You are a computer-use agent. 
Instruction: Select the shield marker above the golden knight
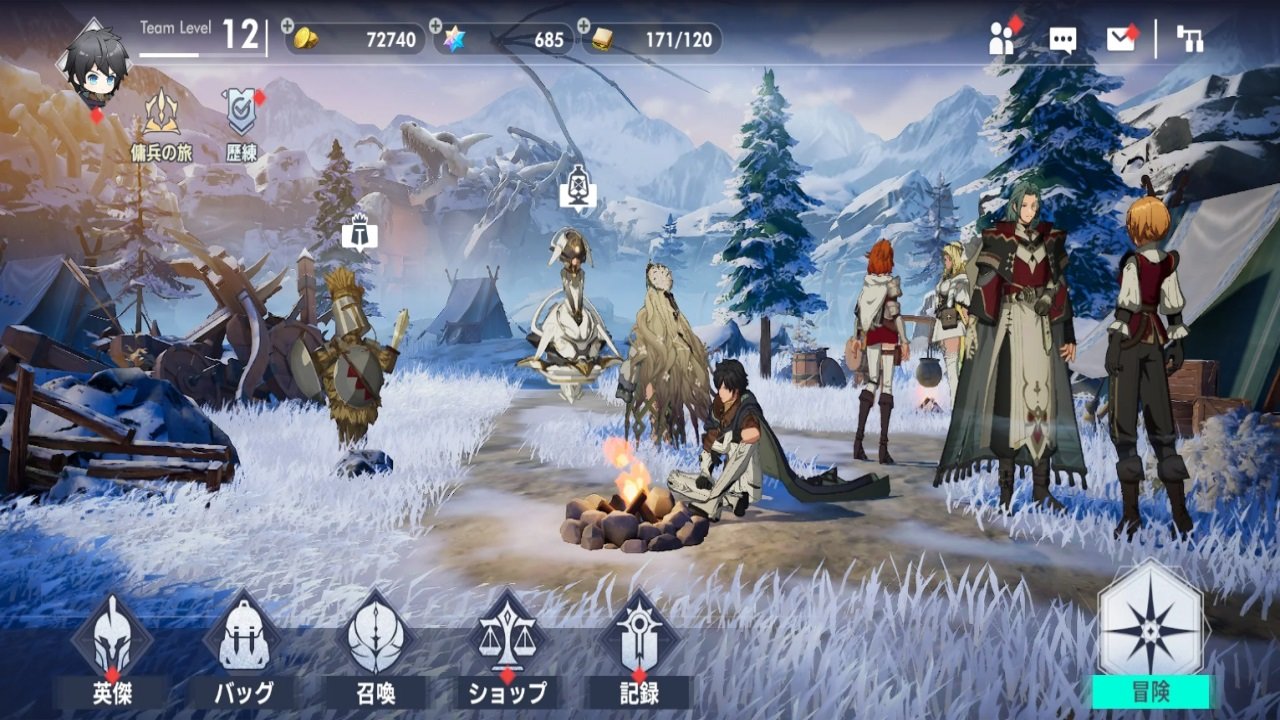356,232
